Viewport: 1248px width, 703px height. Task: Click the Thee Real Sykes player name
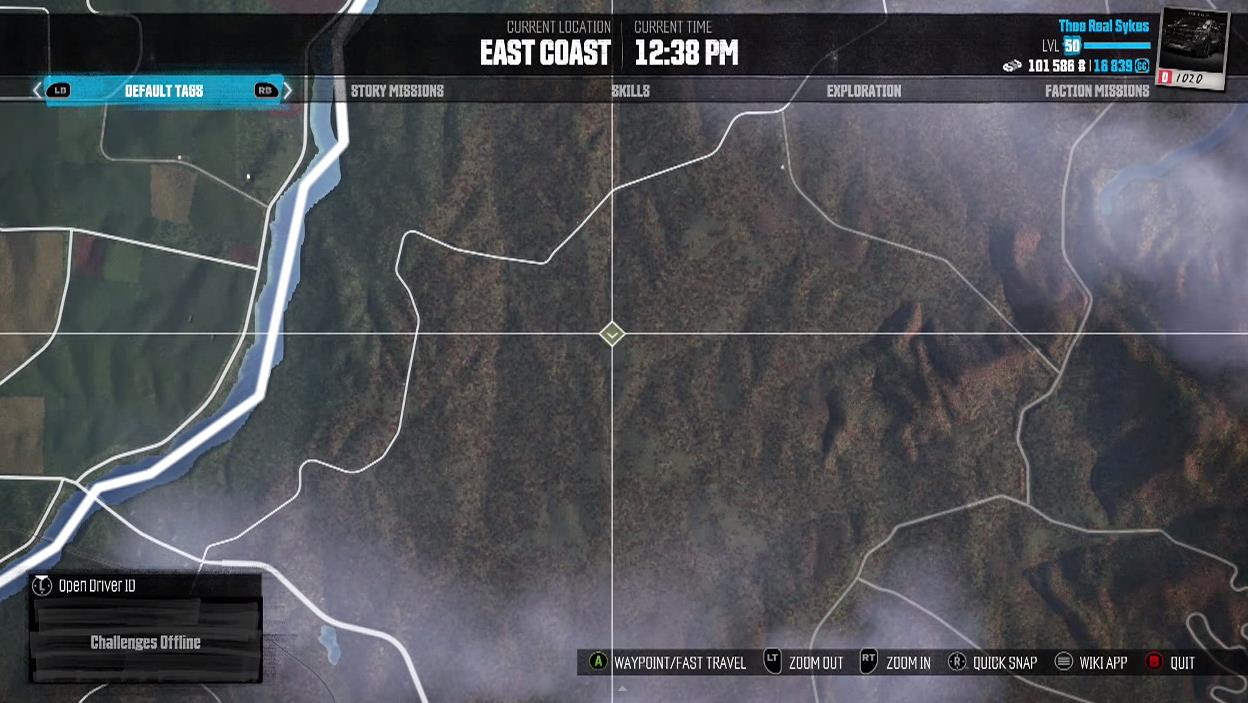[x=1104, y=26]
